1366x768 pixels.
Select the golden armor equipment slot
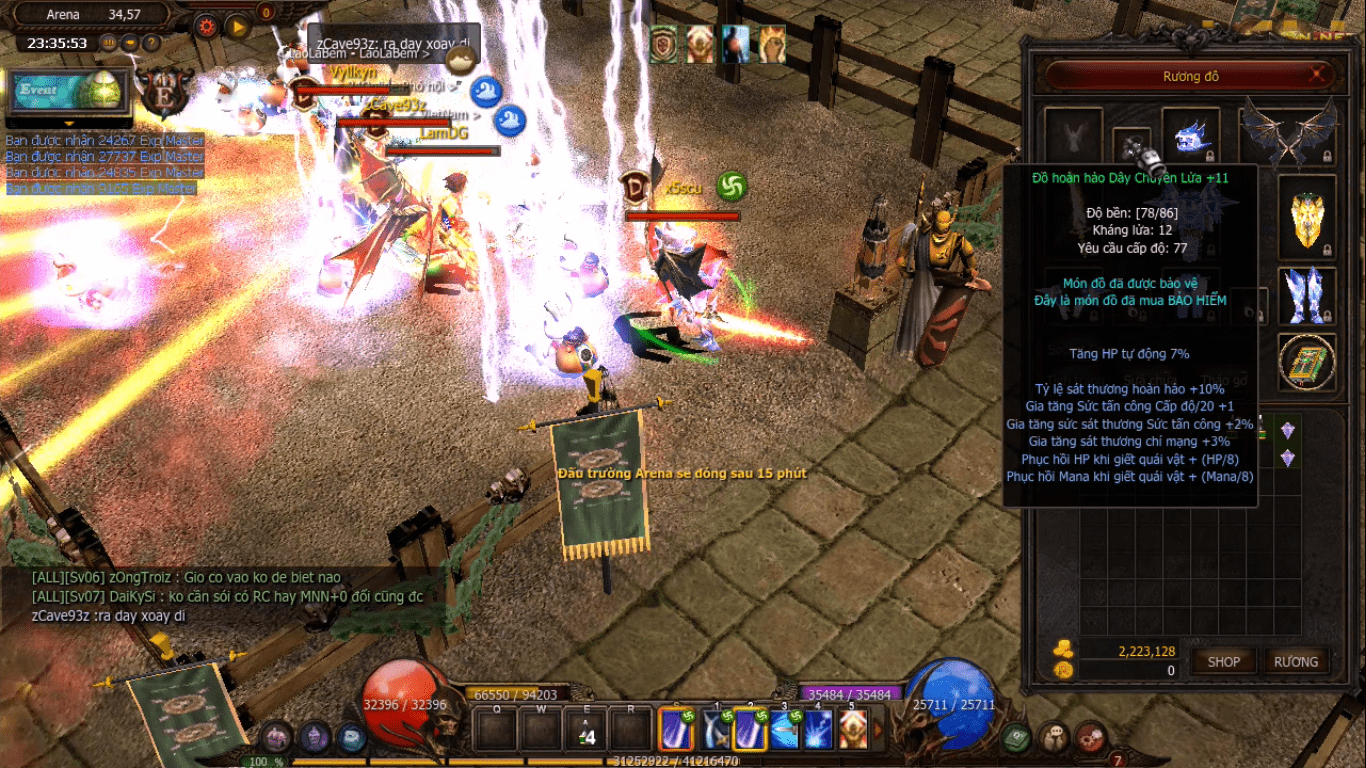pos(1306,219)
